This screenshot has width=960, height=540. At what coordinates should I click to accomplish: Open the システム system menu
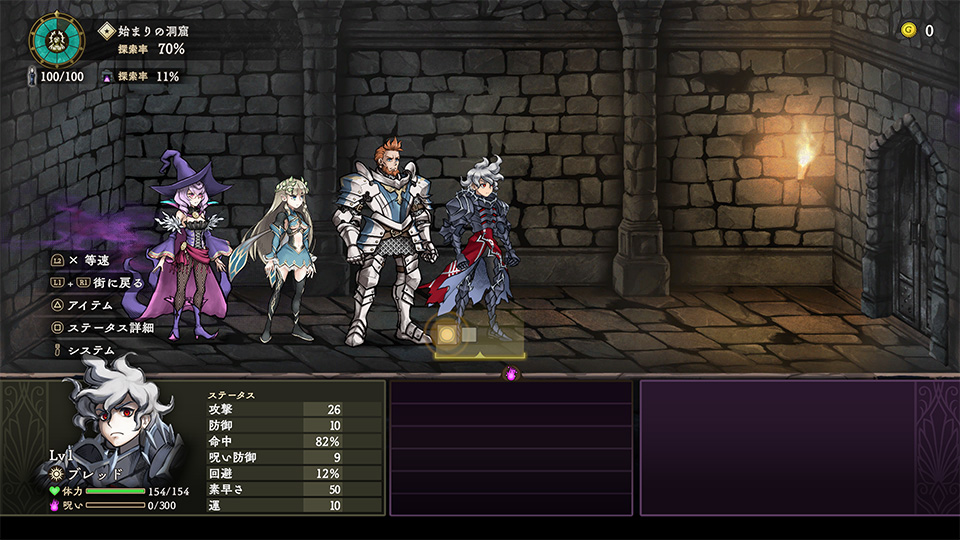pos(90,350)
